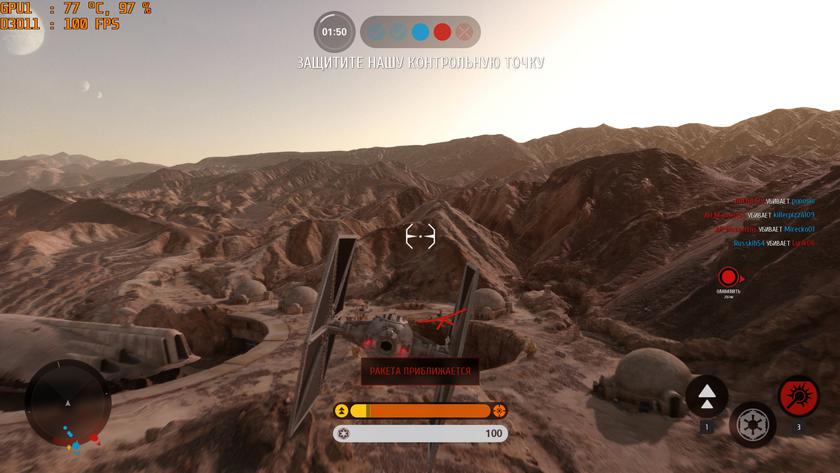The width and height of the screenshot is (840, 473).
Task: Select the solid red control point indicator
Action: coord(442,32)
